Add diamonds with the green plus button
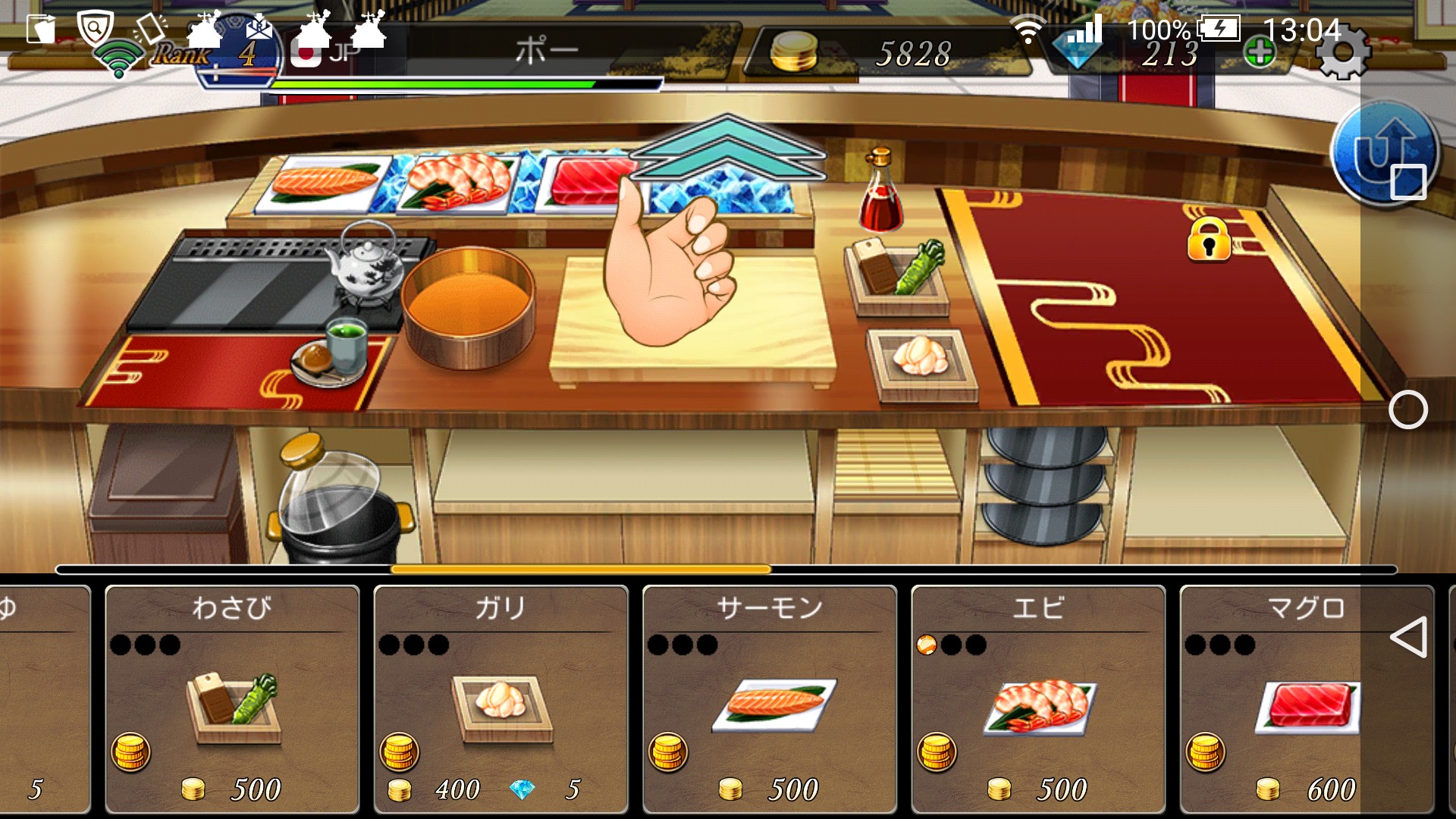 (x=1260, y=53)
